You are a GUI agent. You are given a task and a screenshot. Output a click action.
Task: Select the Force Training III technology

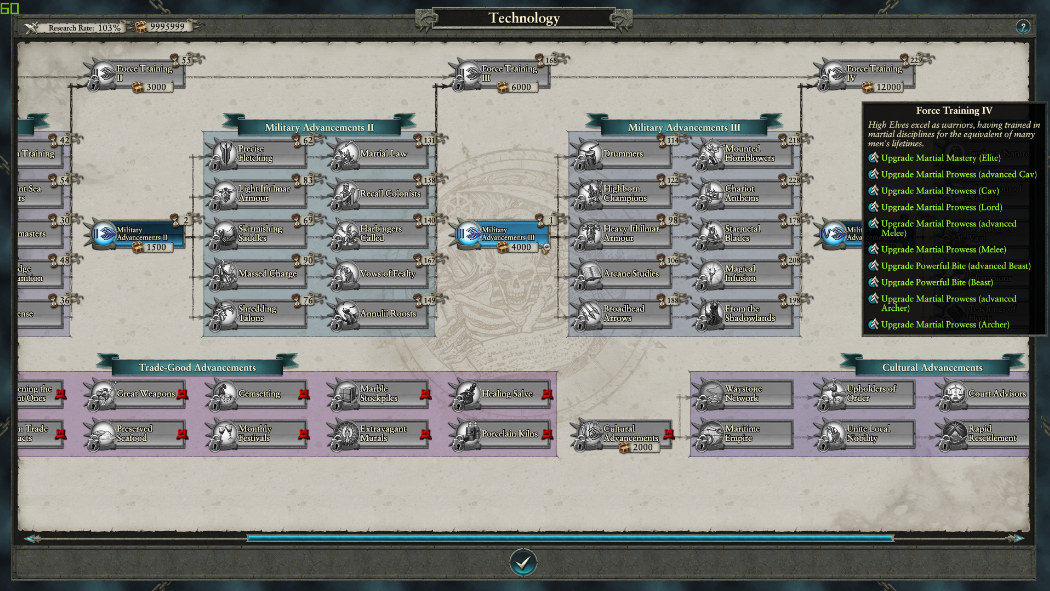pos(498,74)
